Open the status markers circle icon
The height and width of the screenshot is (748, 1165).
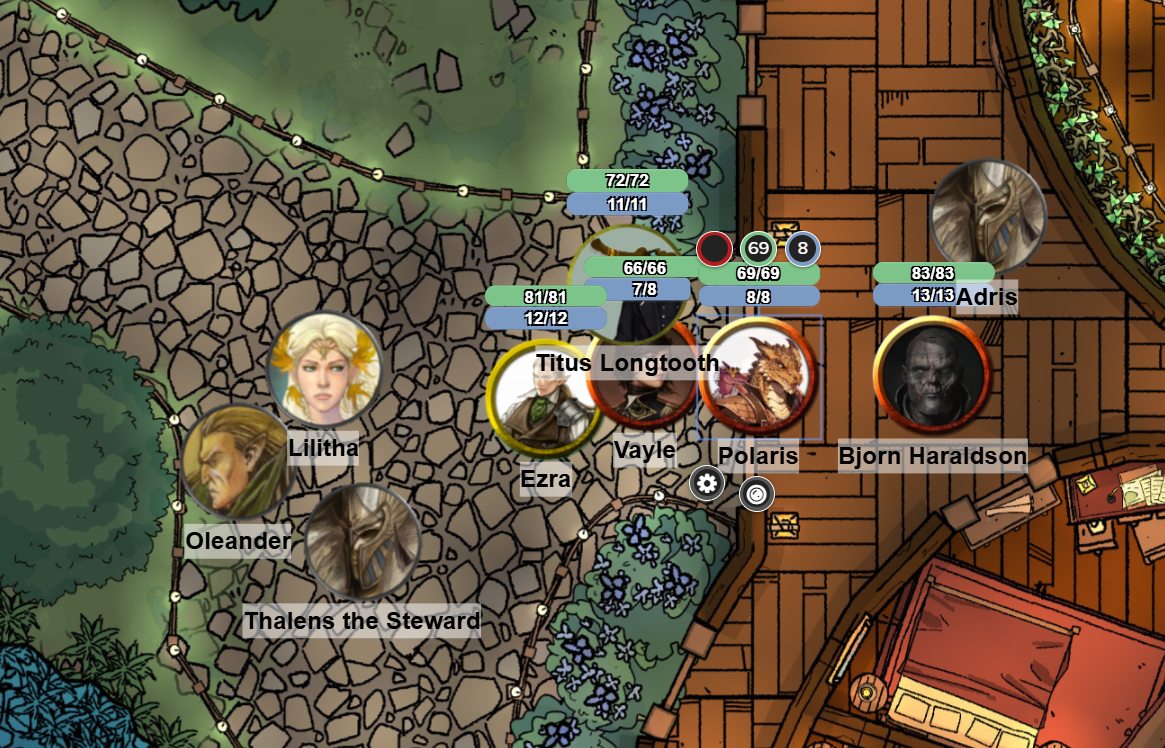click(x=757, y=493)
